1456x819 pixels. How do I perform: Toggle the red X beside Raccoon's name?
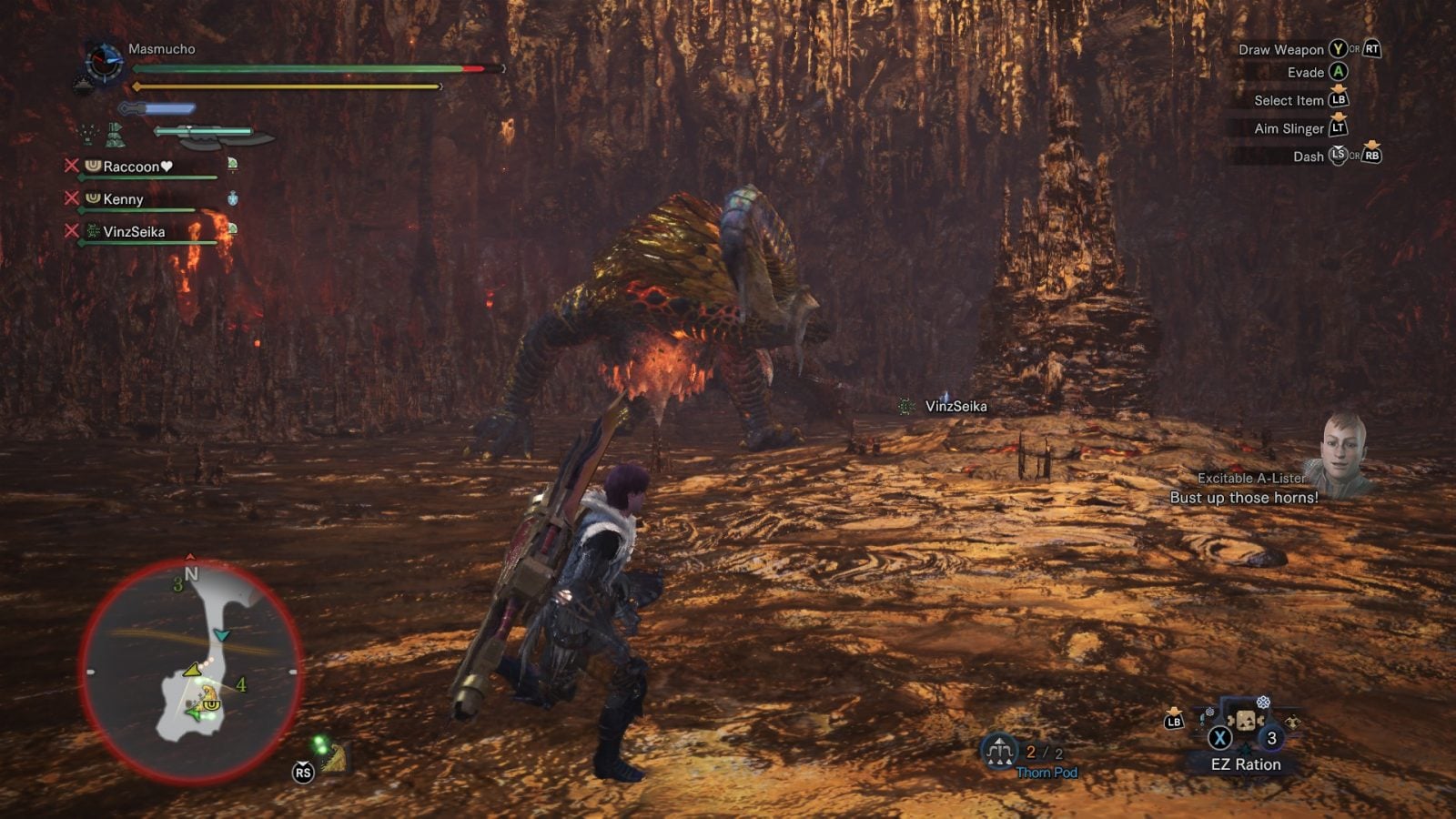click(x=70, y=166)
